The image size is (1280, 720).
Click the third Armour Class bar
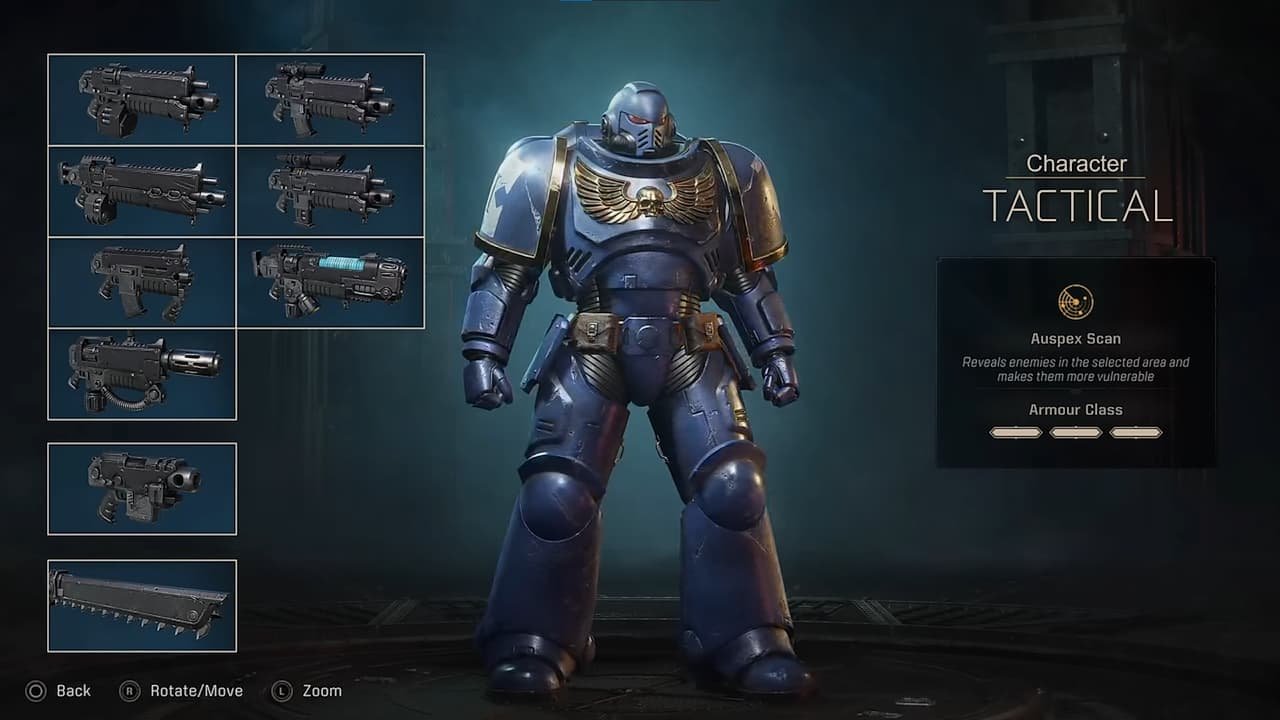(x=1135, y=432)
